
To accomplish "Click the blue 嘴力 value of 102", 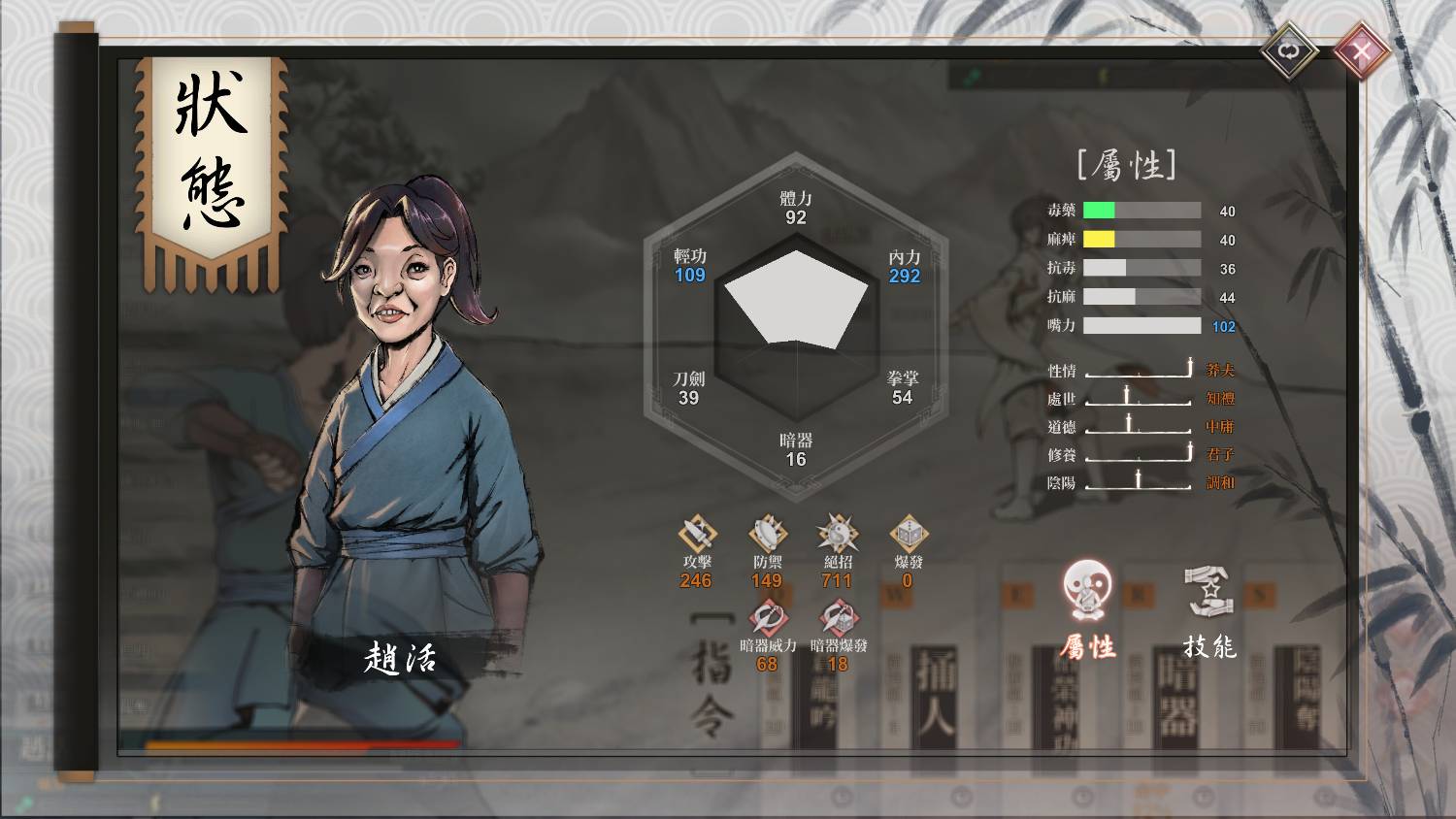I will tap(1225, 327).
